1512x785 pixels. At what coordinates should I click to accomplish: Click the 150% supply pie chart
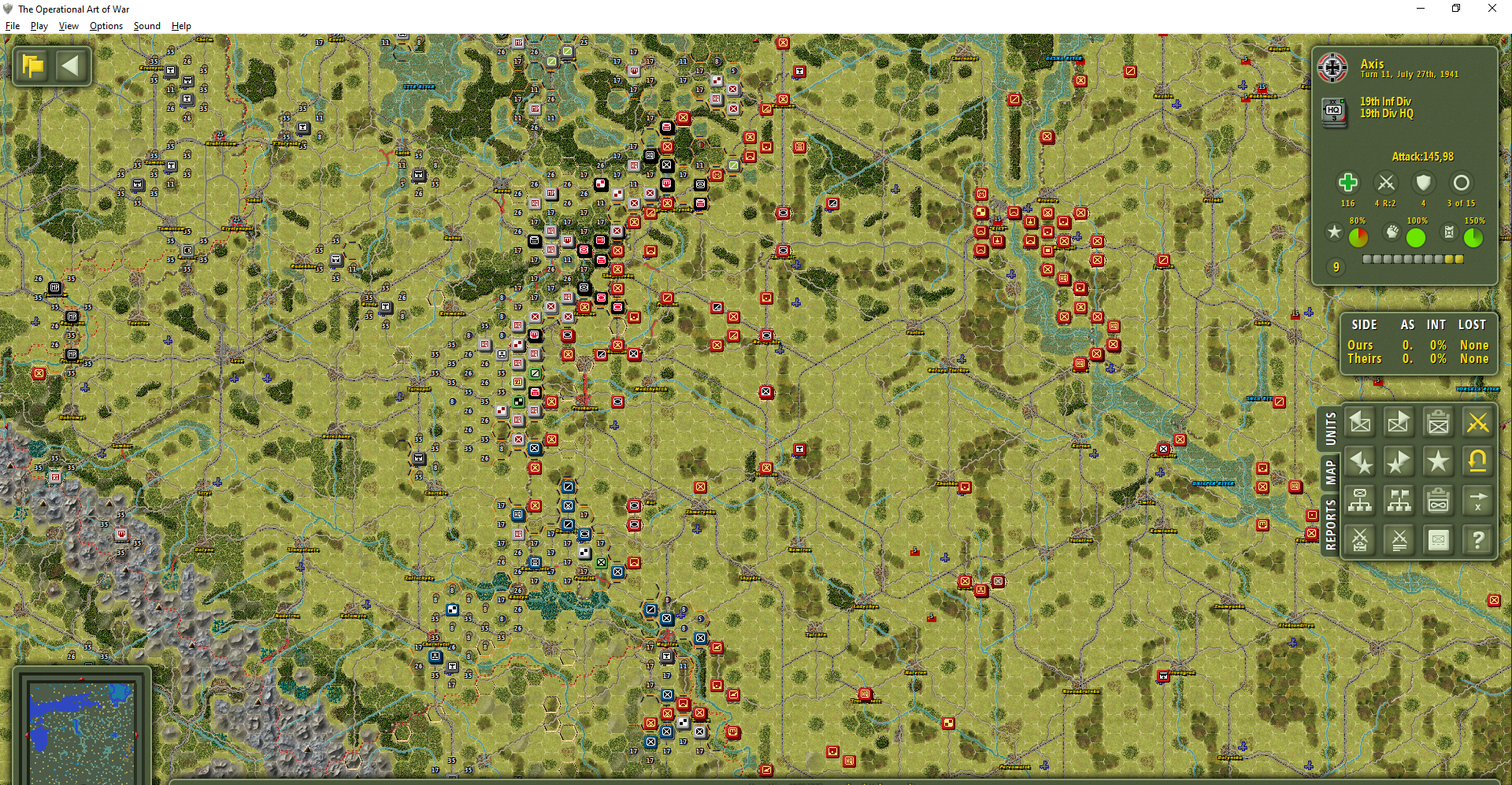pyautogui.click(x=1474, y=238)
